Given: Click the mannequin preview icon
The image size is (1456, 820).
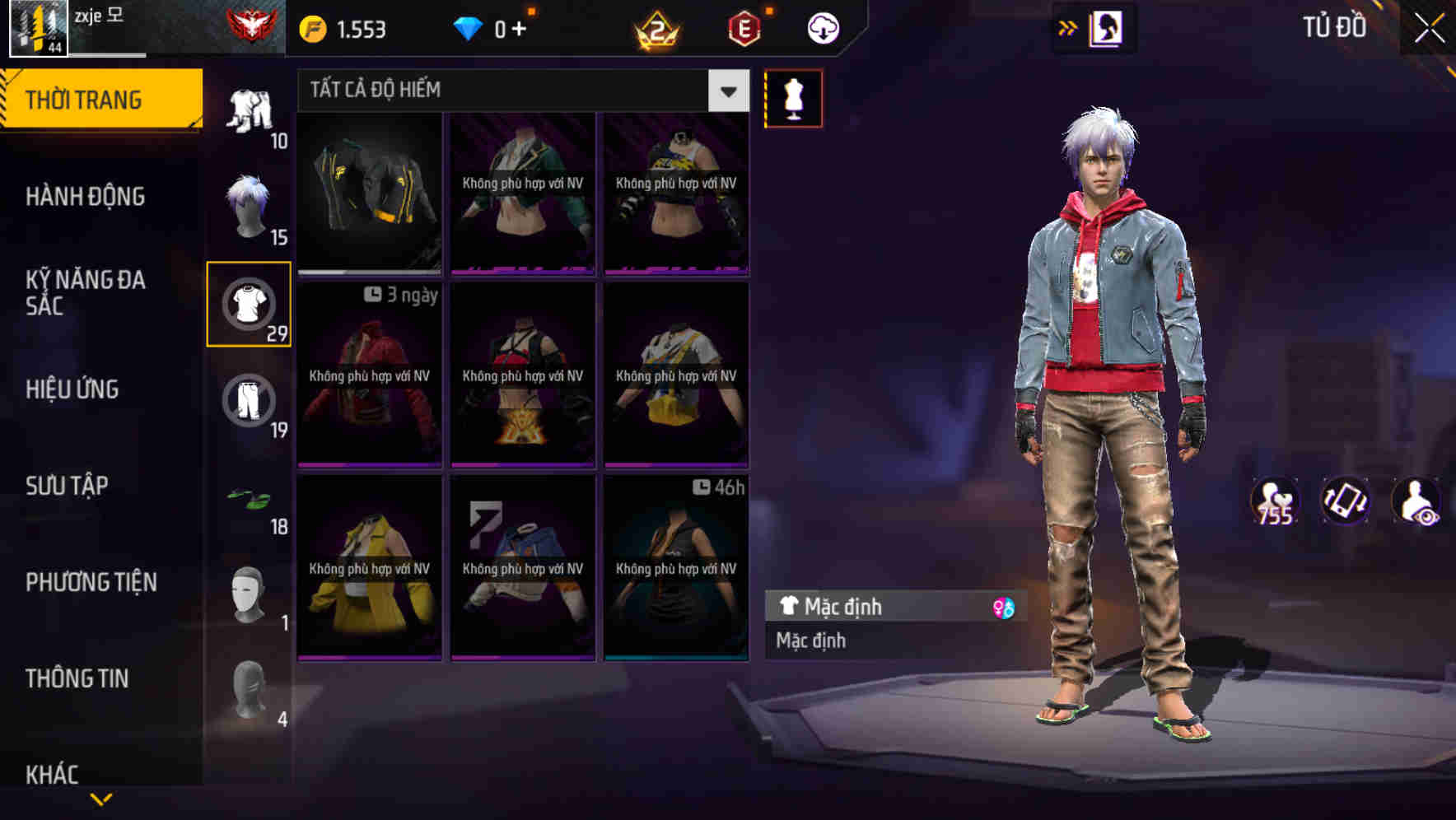Looking at the screenshot, I should tap(793, 97).
